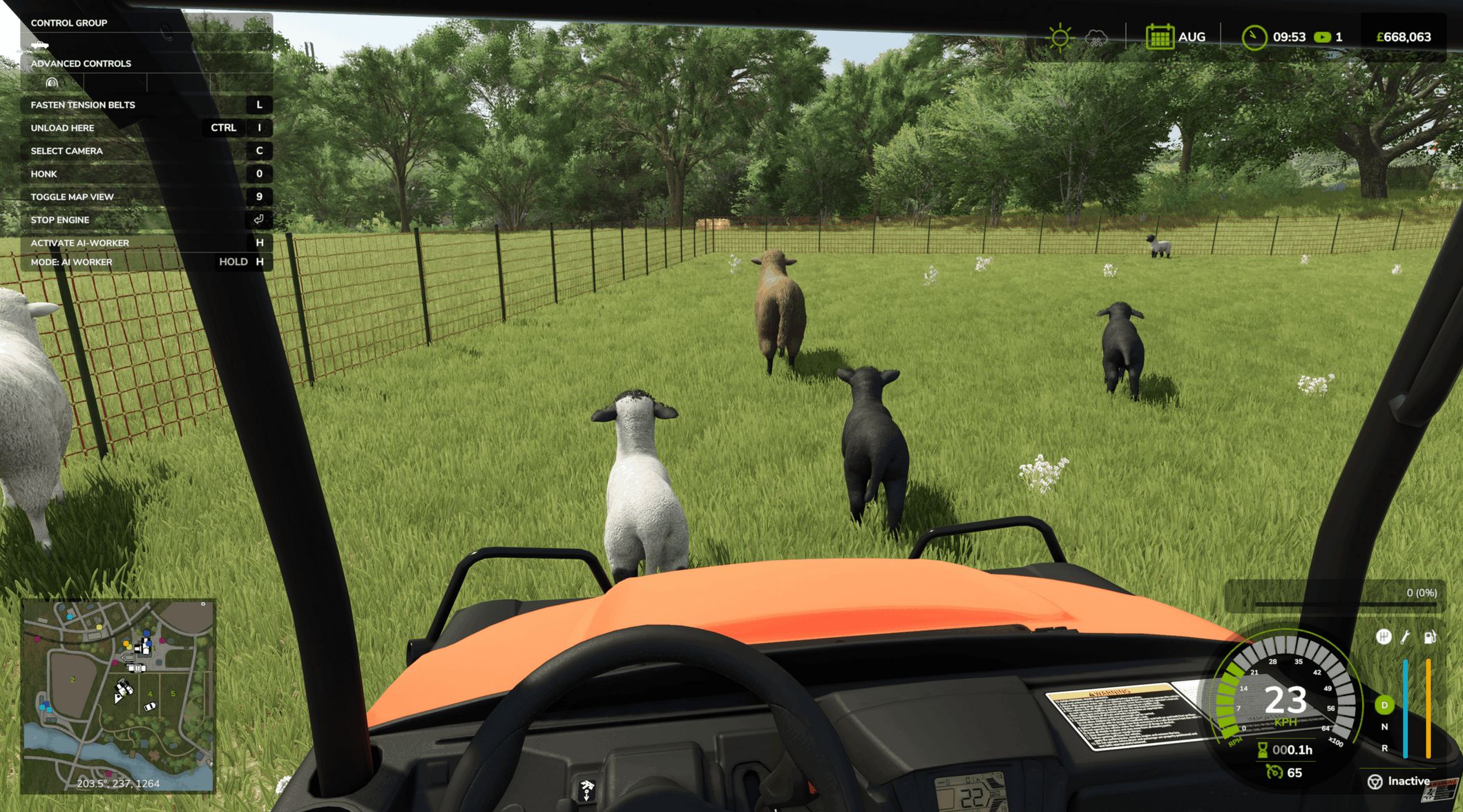Open the cloudy weather forecast icon
The height and width of the screenshot is (812, 1463).
click(x=1096, y=37)
